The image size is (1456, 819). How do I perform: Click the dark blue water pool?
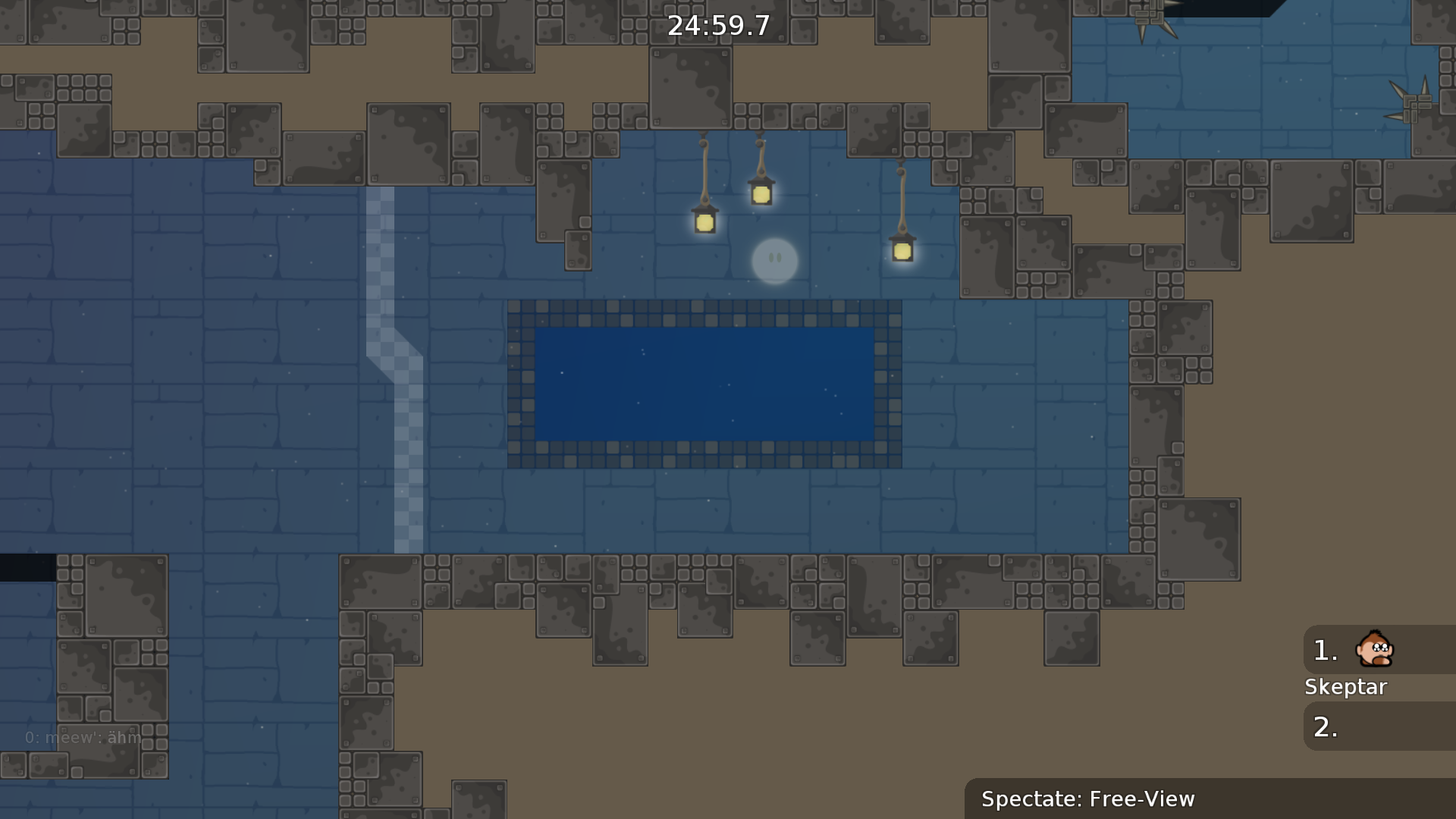[705, 383]
